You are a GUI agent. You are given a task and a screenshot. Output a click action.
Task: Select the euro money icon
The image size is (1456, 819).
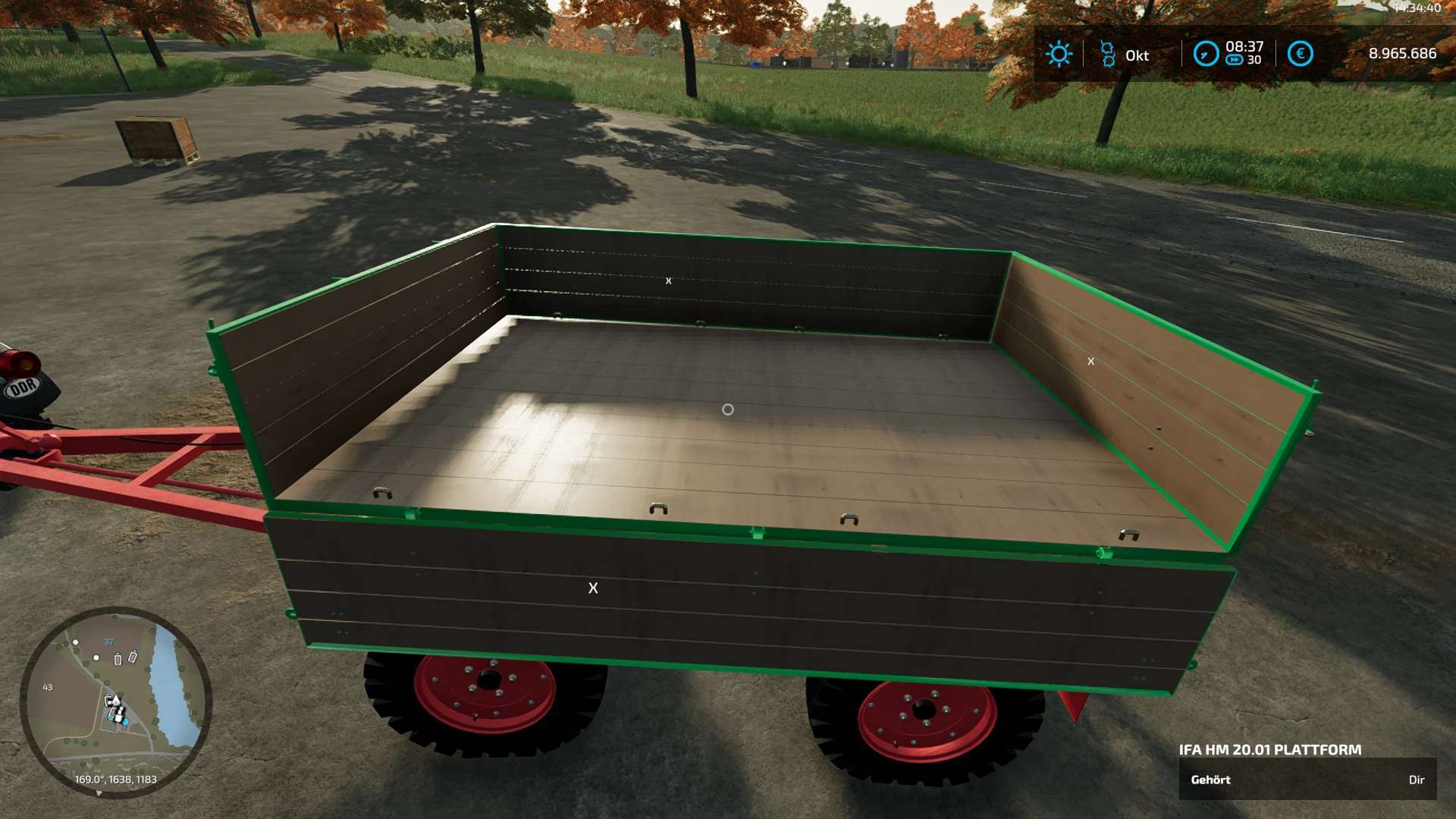(1300, 54)
